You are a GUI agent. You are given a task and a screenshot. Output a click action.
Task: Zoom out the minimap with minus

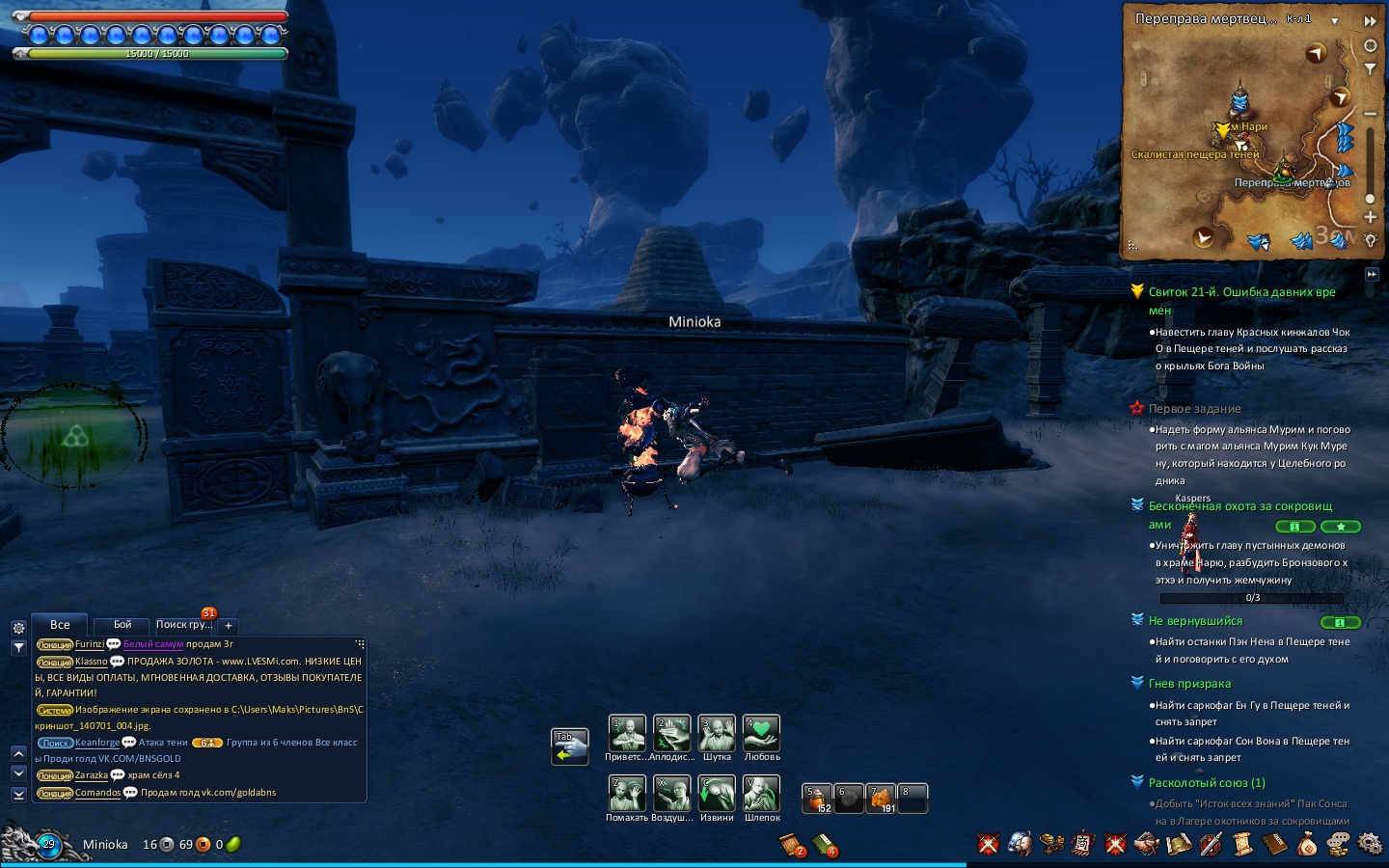point(1370,114)
